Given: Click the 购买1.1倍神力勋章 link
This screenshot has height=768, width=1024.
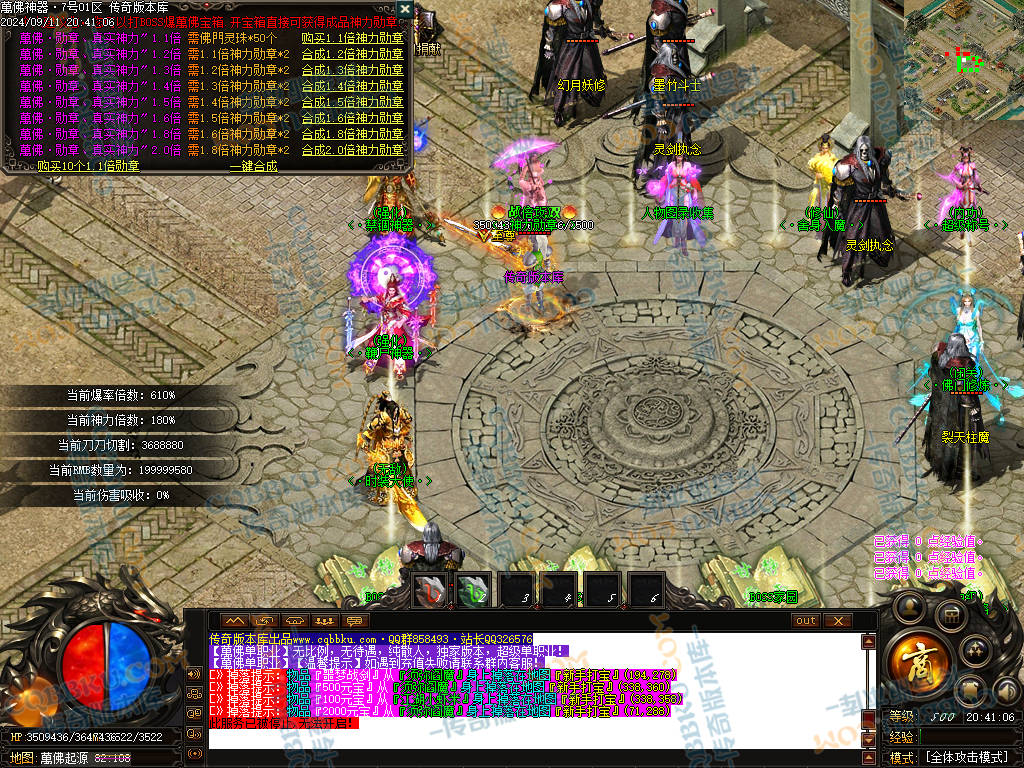Looking at the screenshot, I should point(352,38).
